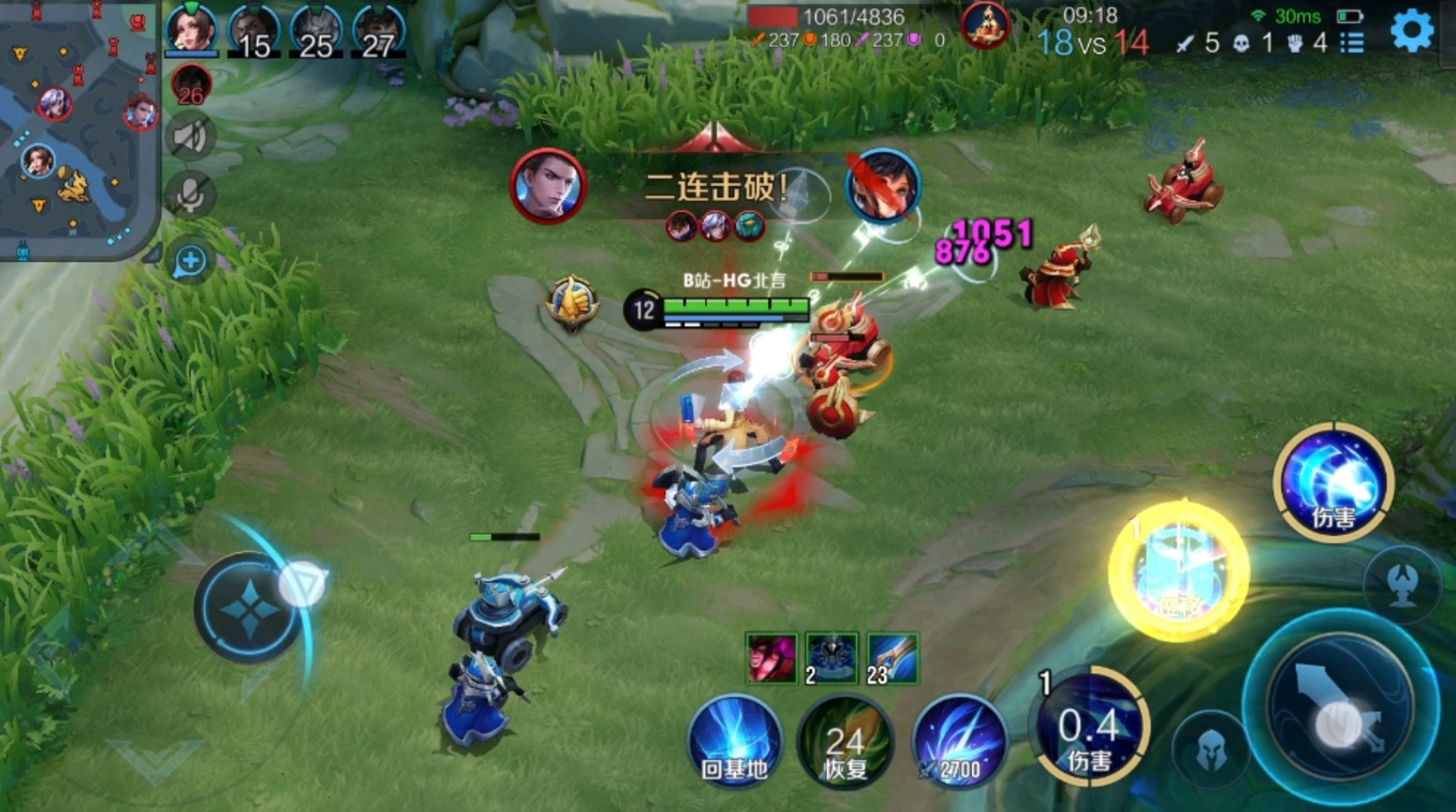Toggle the speaker sound button
This screenshot has height=812, width=1456.
pos(190,138)
